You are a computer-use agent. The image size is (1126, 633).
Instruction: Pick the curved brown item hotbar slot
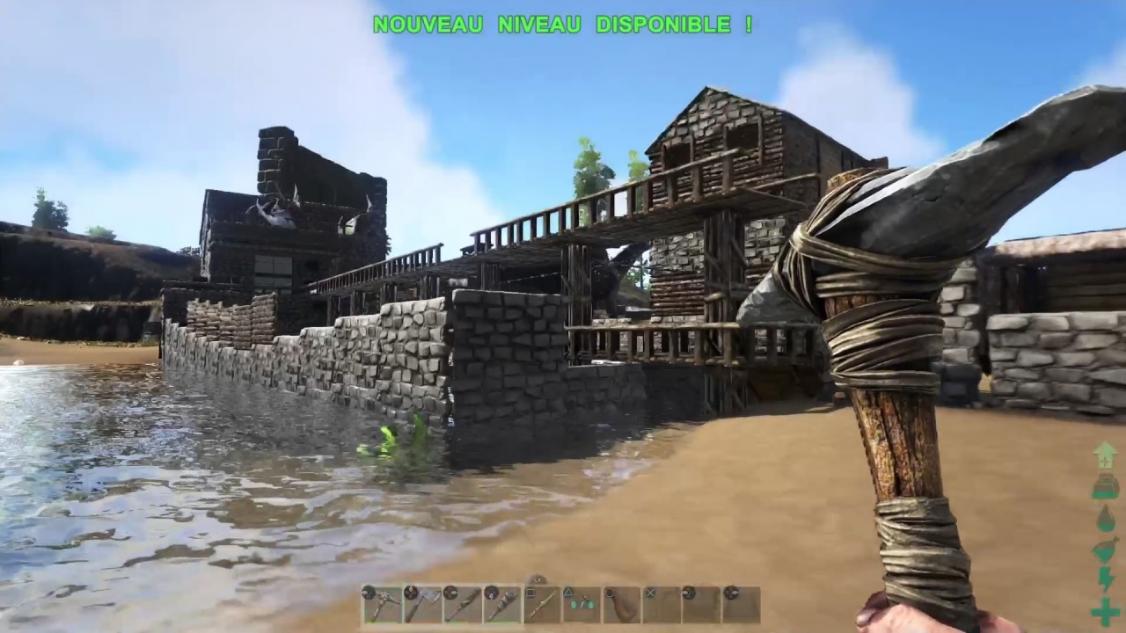point(621,605)
